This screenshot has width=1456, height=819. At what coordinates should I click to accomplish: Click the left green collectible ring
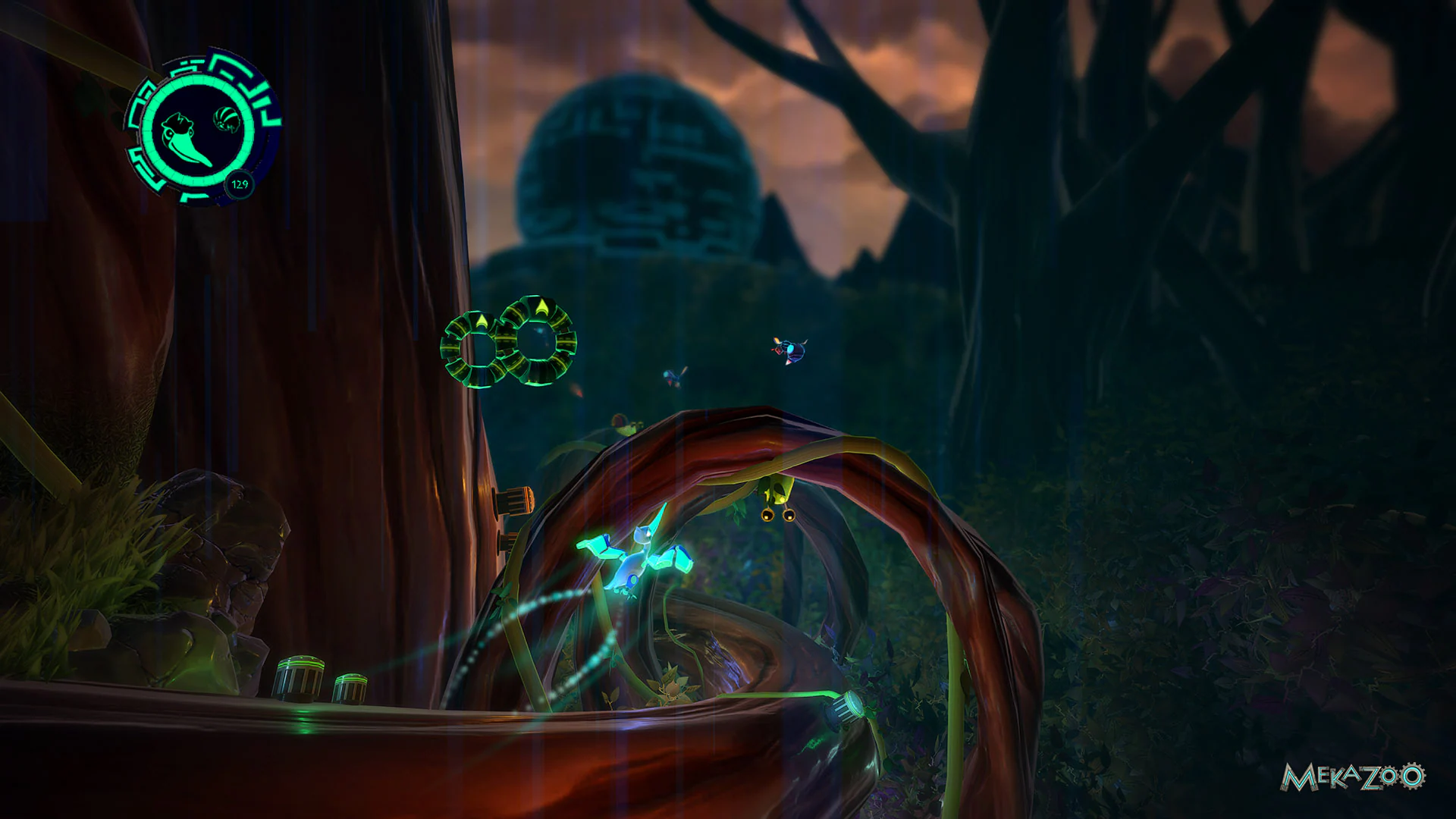point(474,349)
